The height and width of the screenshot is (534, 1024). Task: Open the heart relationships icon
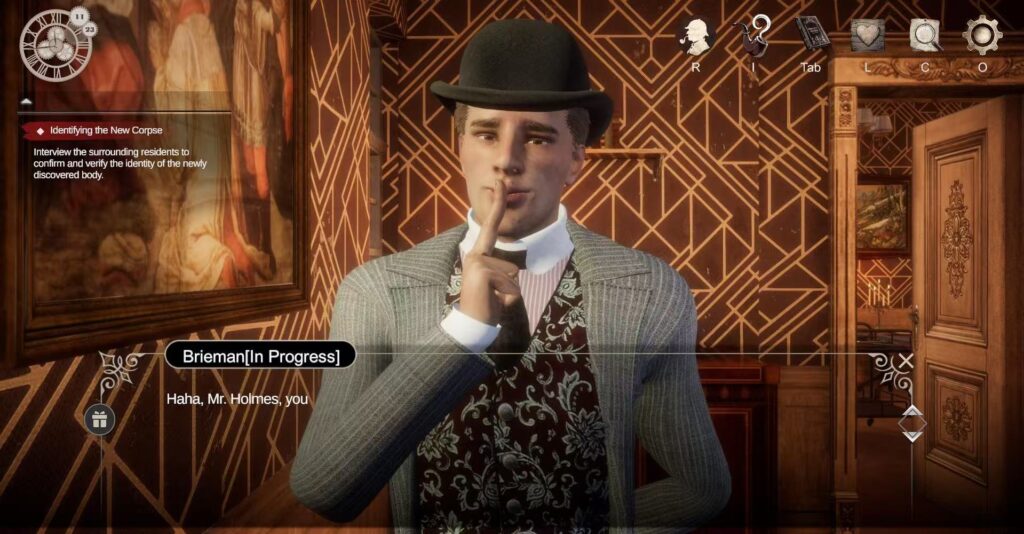(x=867, y=36)
